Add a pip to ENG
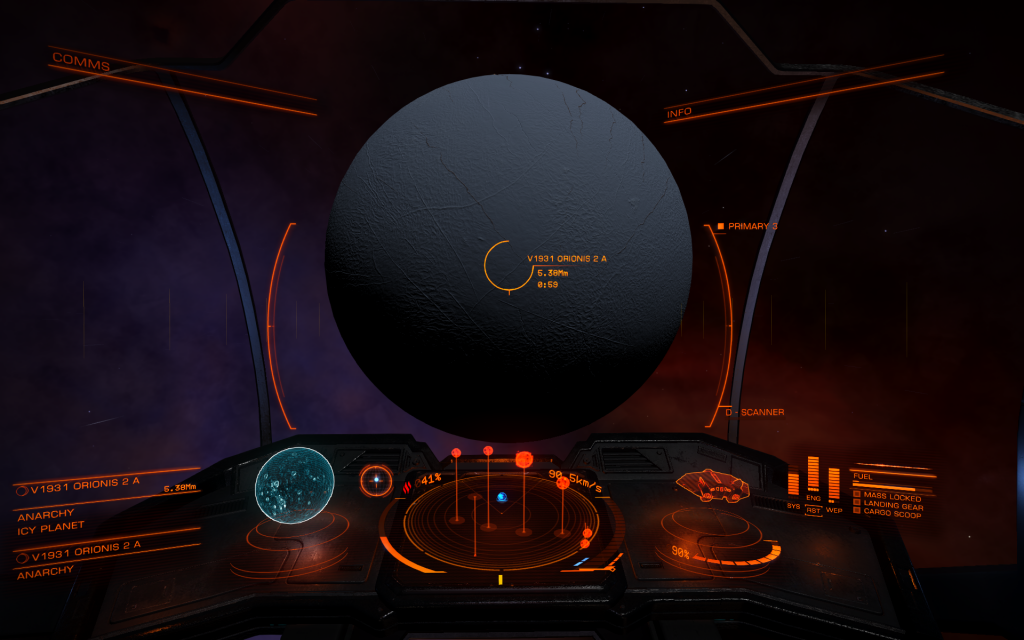This screenshot has width=1024, height=640. click(813, 476)
